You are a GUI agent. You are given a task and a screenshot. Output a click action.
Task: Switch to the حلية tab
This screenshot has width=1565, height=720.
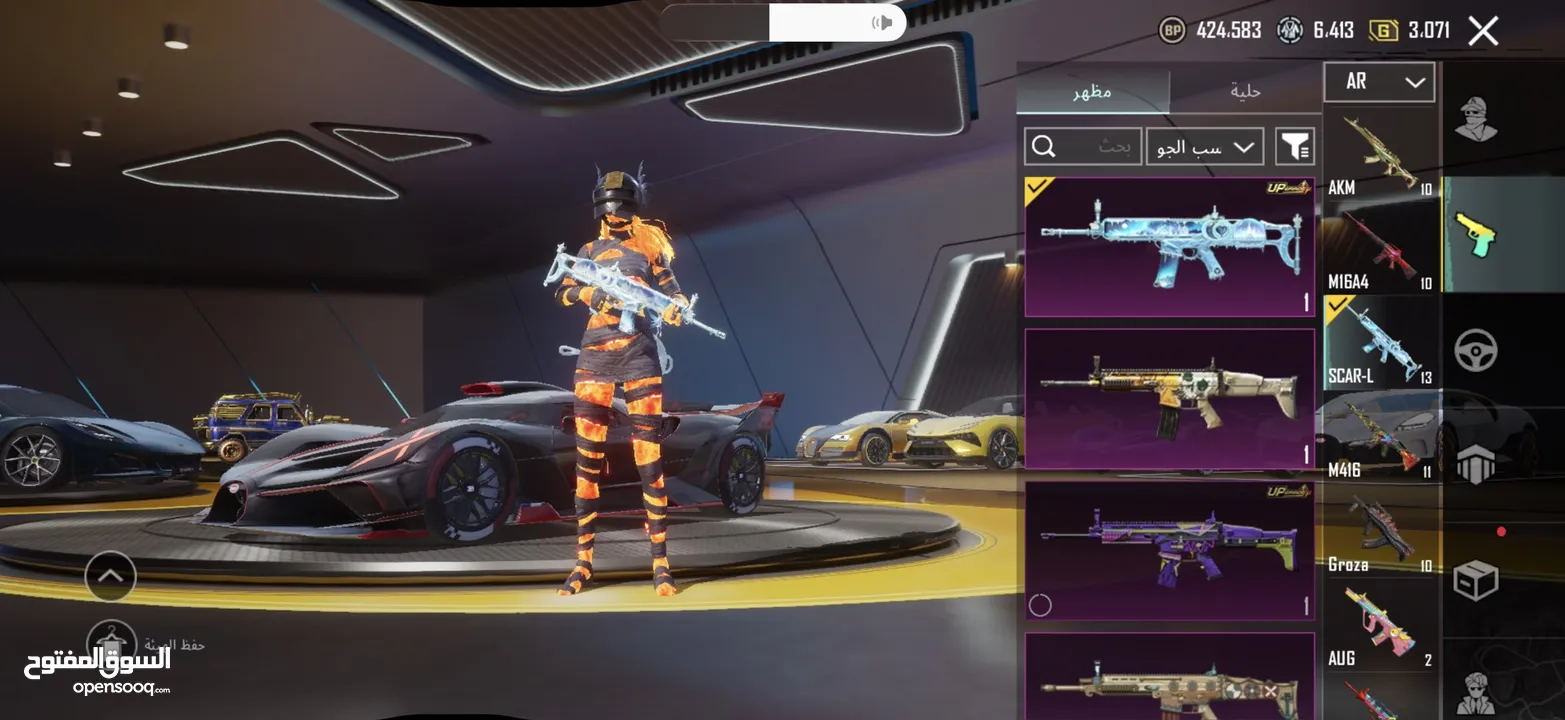[1245, 91]
